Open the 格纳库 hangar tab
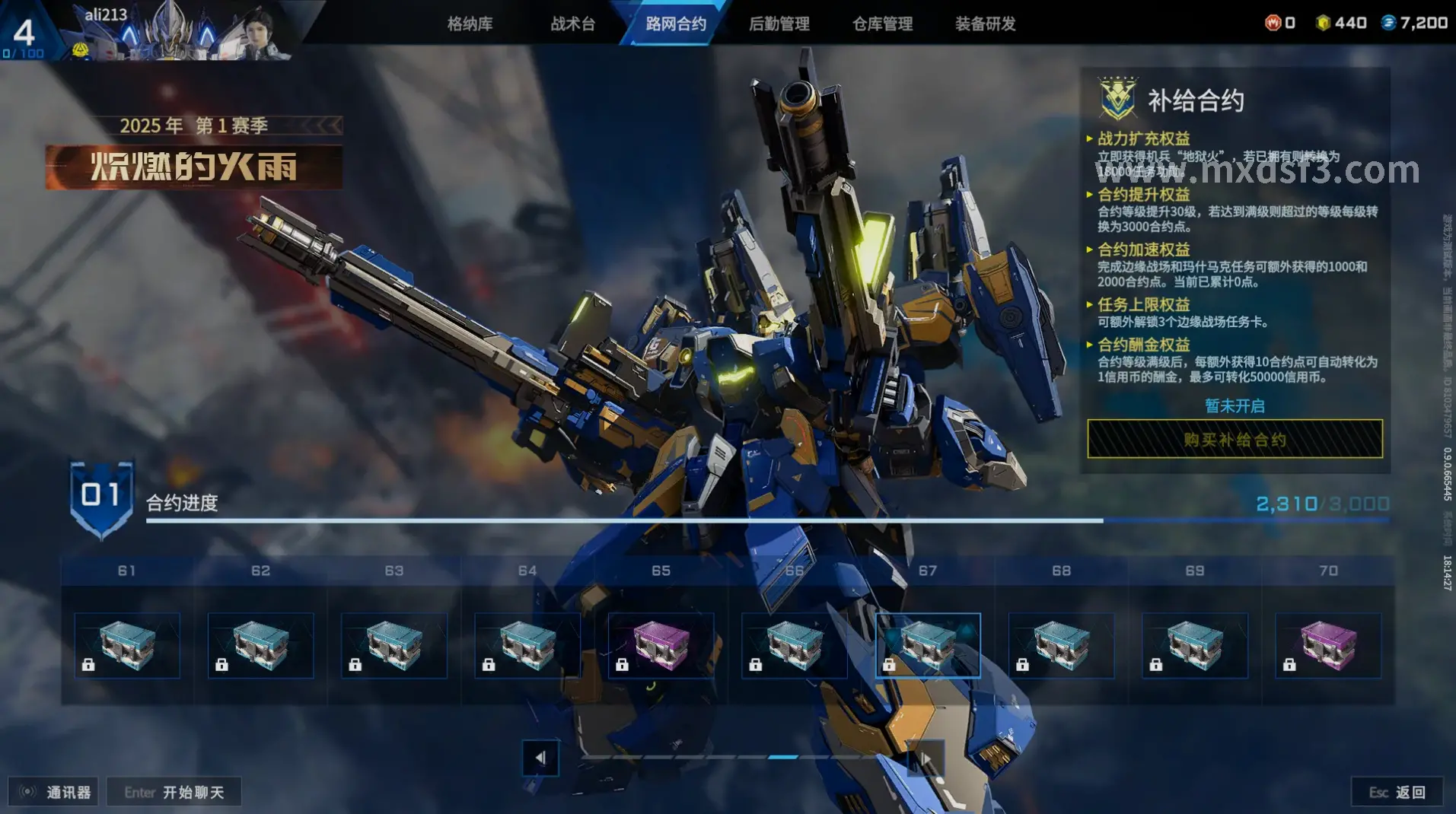 [470, 24]
